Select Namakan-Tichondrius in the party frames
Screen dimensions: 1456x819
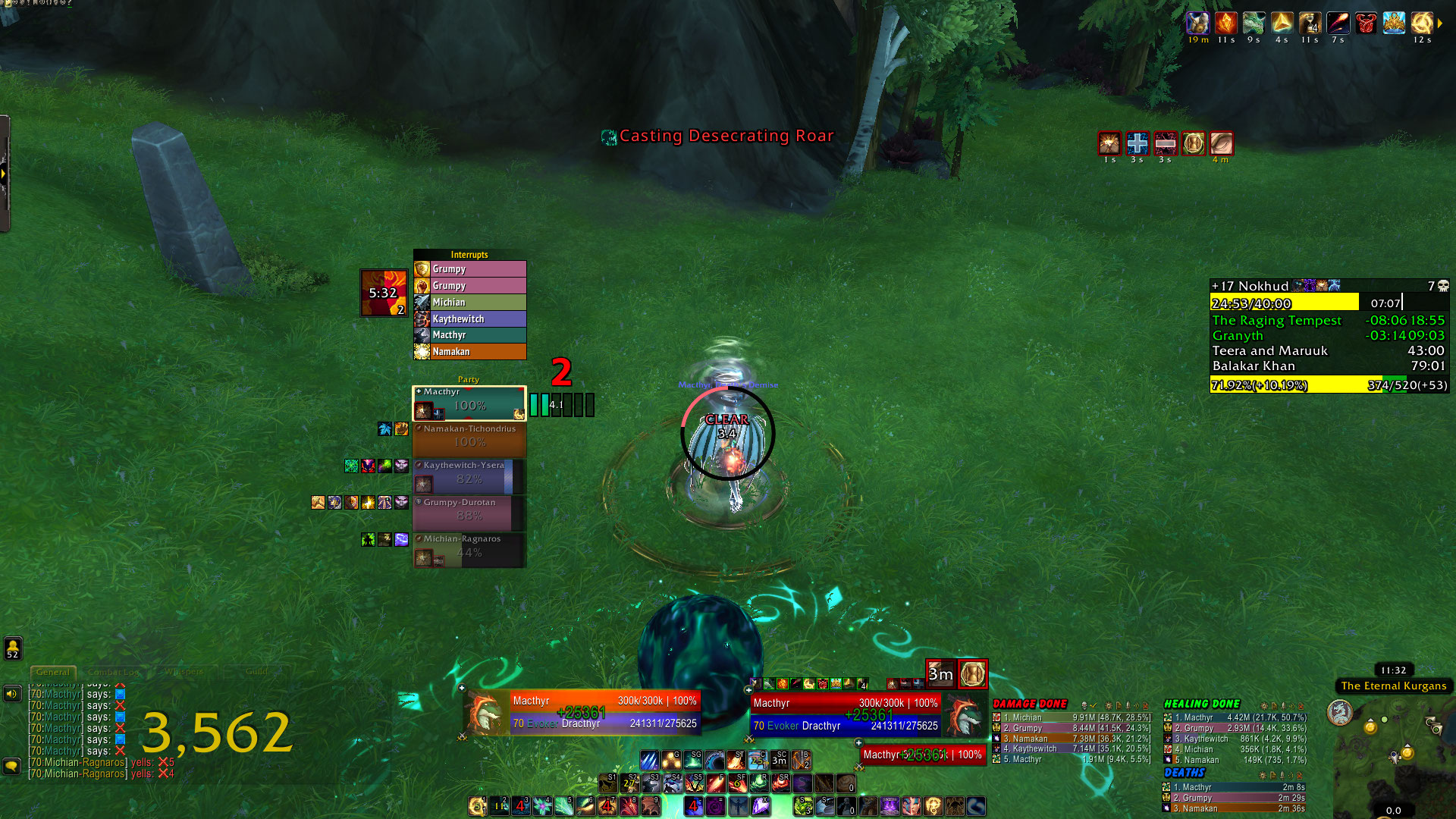coord(469,439)
